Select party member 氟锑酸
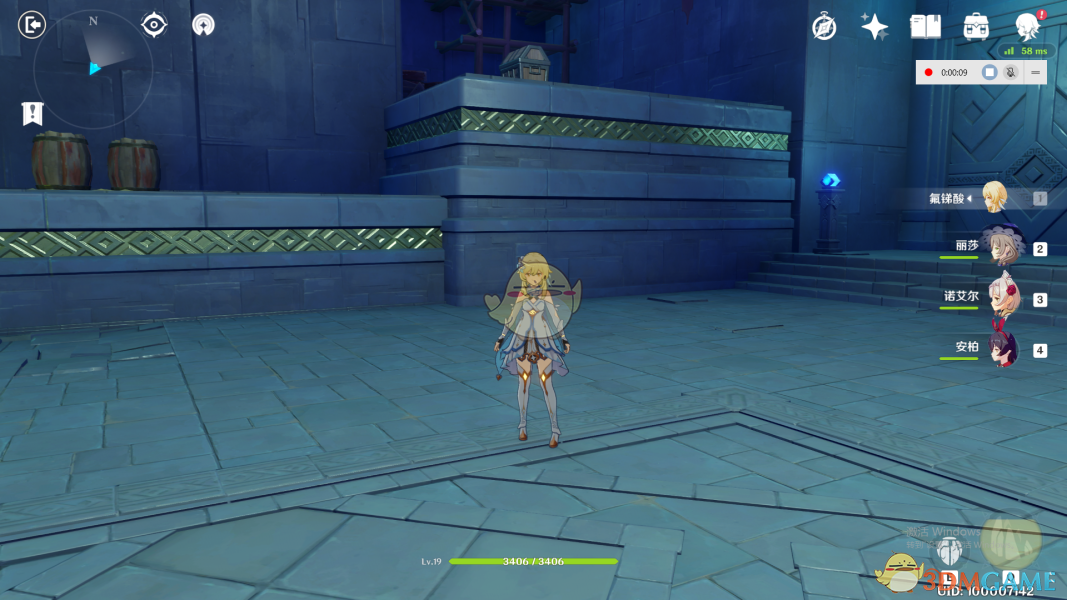The image size is (1067, 600). pyautogui.click(x=992, y=198)
